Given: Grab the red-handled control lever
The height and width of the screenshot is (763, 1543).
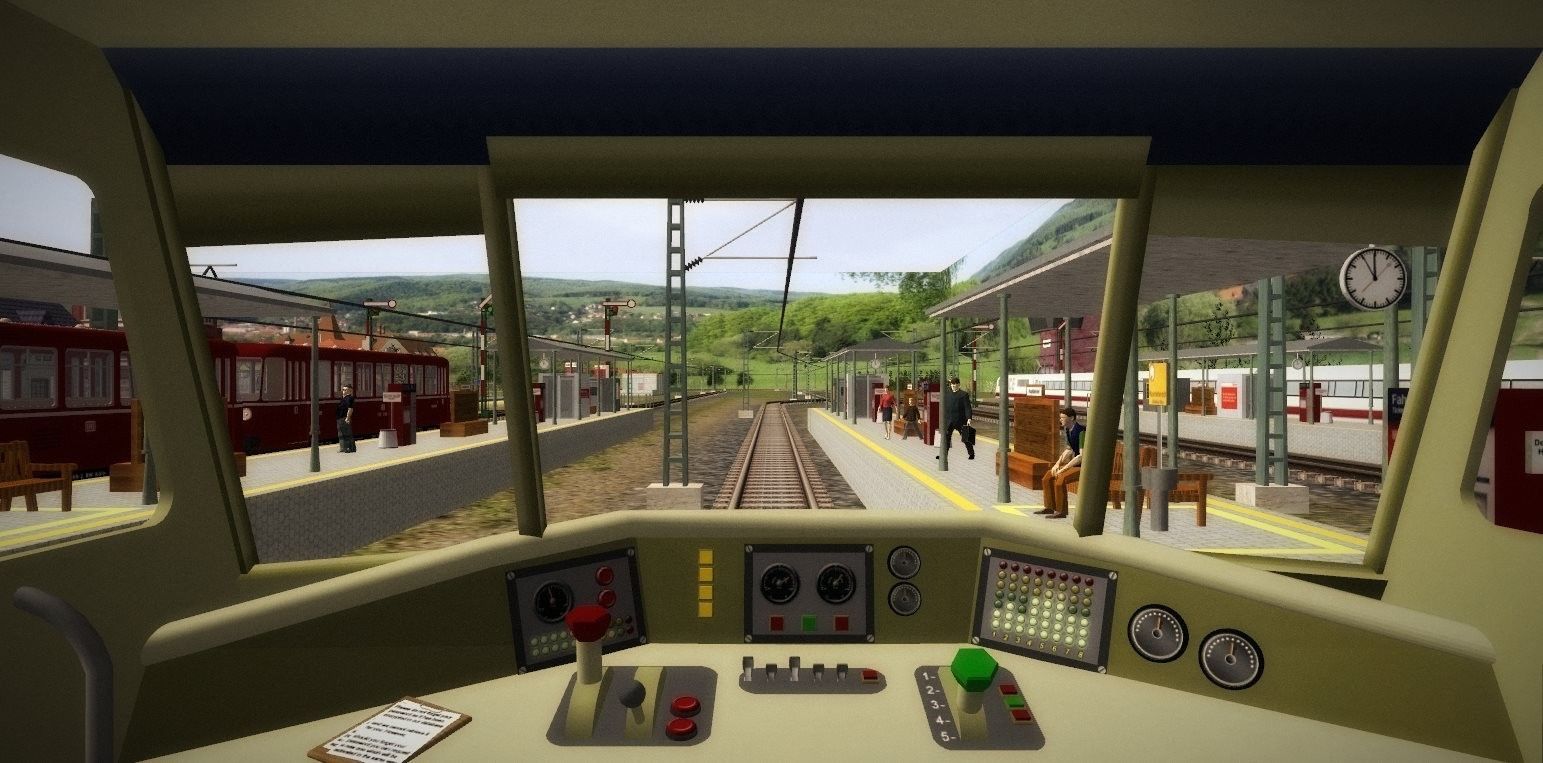Looking at the screenshot, I should pyautogui.click(x=587, y=624).
